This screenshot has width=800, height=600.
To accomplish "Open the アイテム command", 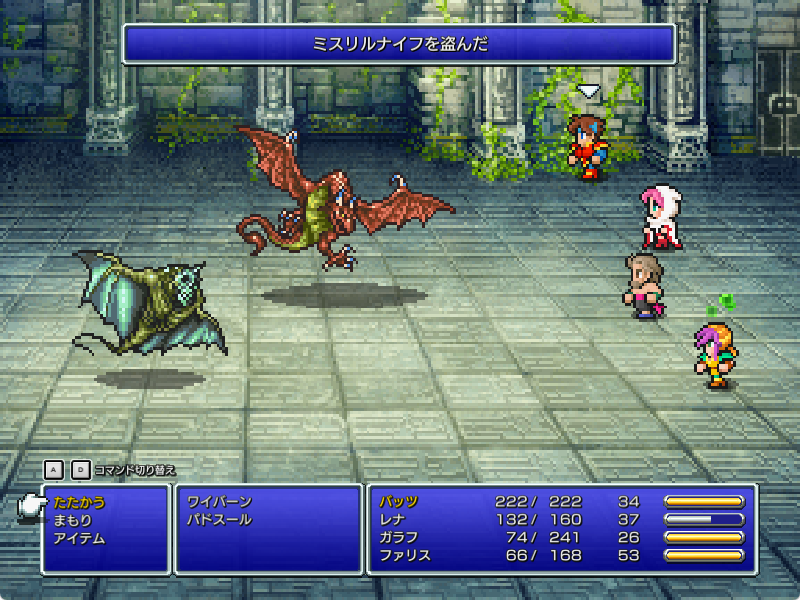I will (78, 538).
